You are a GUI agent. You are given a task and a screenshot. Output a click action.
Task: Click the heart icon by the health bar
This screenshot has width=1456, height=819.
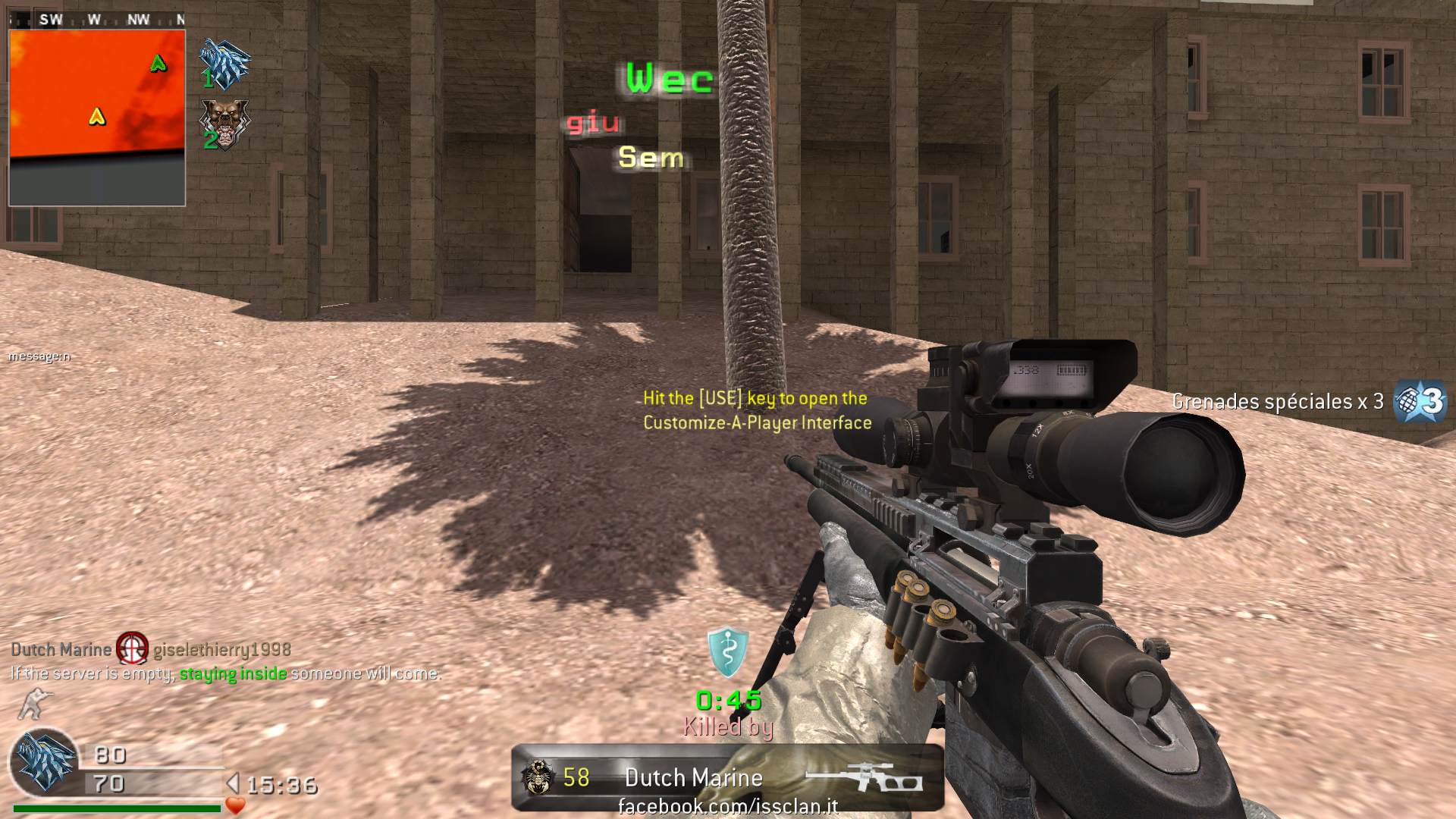click(x=236, y=805)
